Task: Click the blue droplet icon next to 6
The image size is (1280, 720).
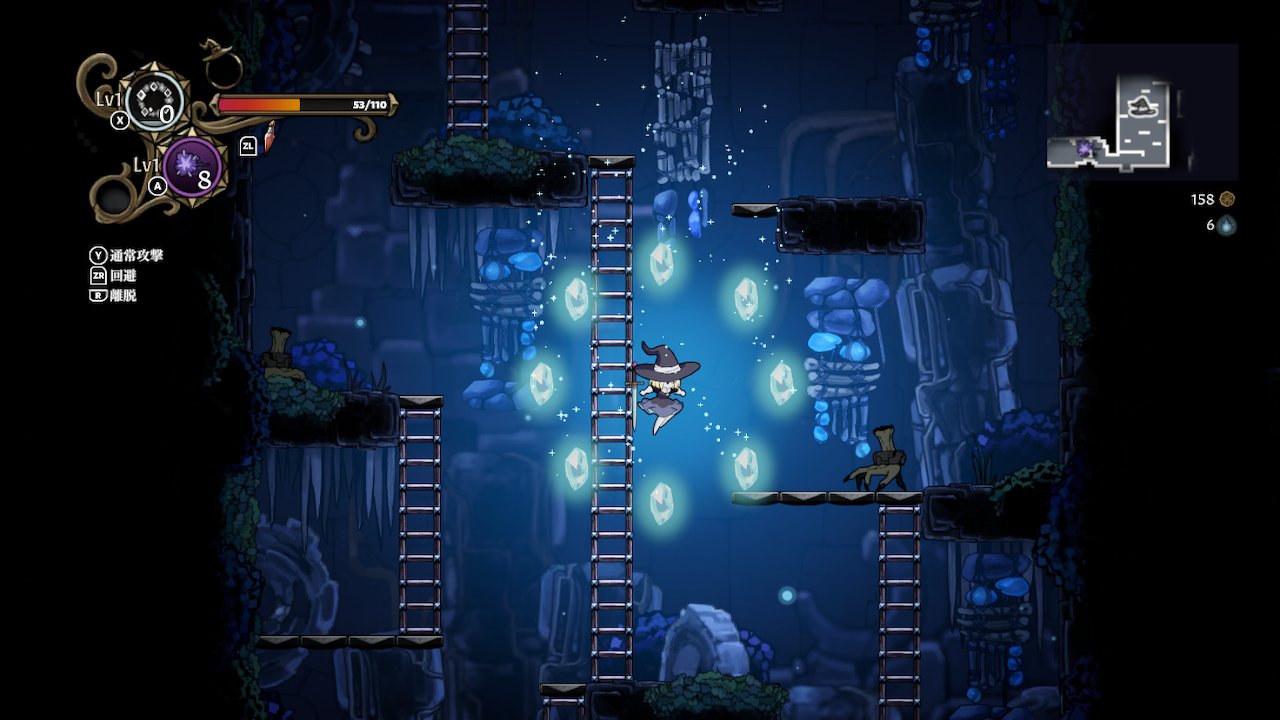Action: pyautogui.click(x=1227, y=225)
